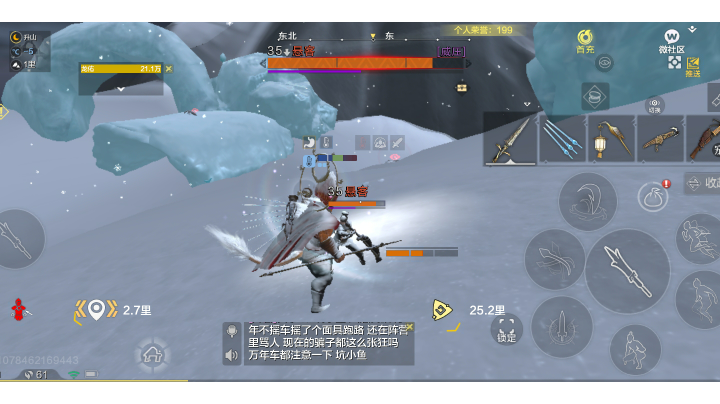This screenshot has height=404, width=720.
Task: Trigger the crouch stance button
Action: click(635, 349)
